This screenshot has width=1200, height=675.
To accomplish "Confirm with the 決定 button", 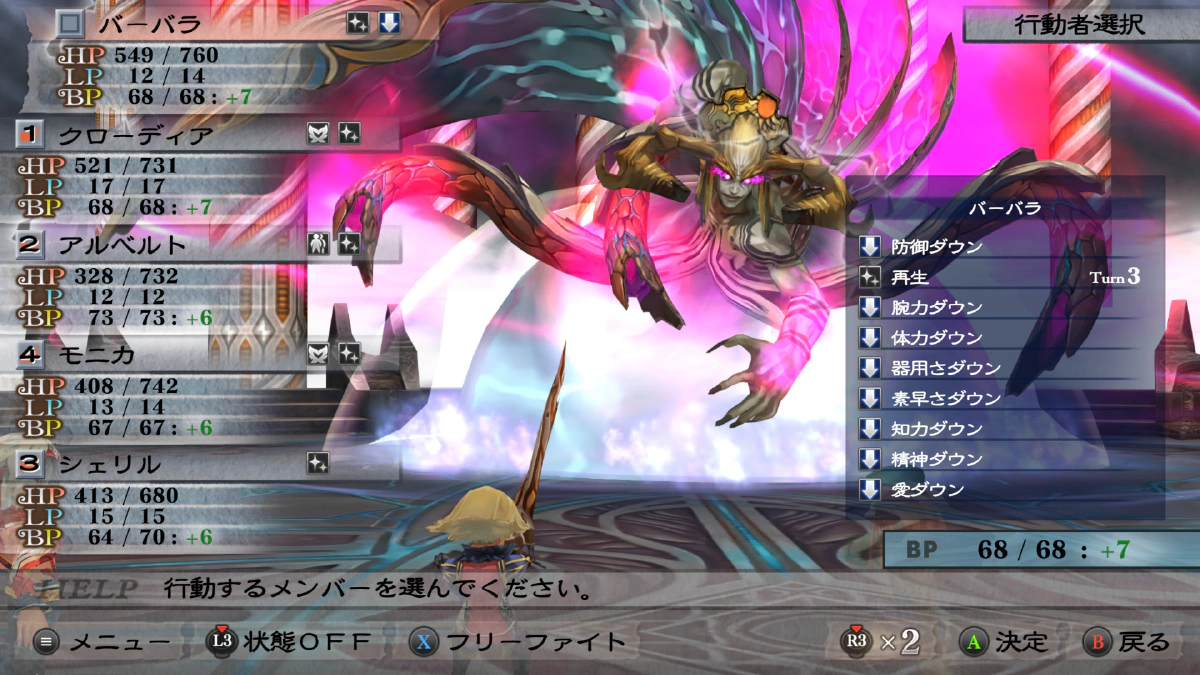I will [x=1003, y=642].
